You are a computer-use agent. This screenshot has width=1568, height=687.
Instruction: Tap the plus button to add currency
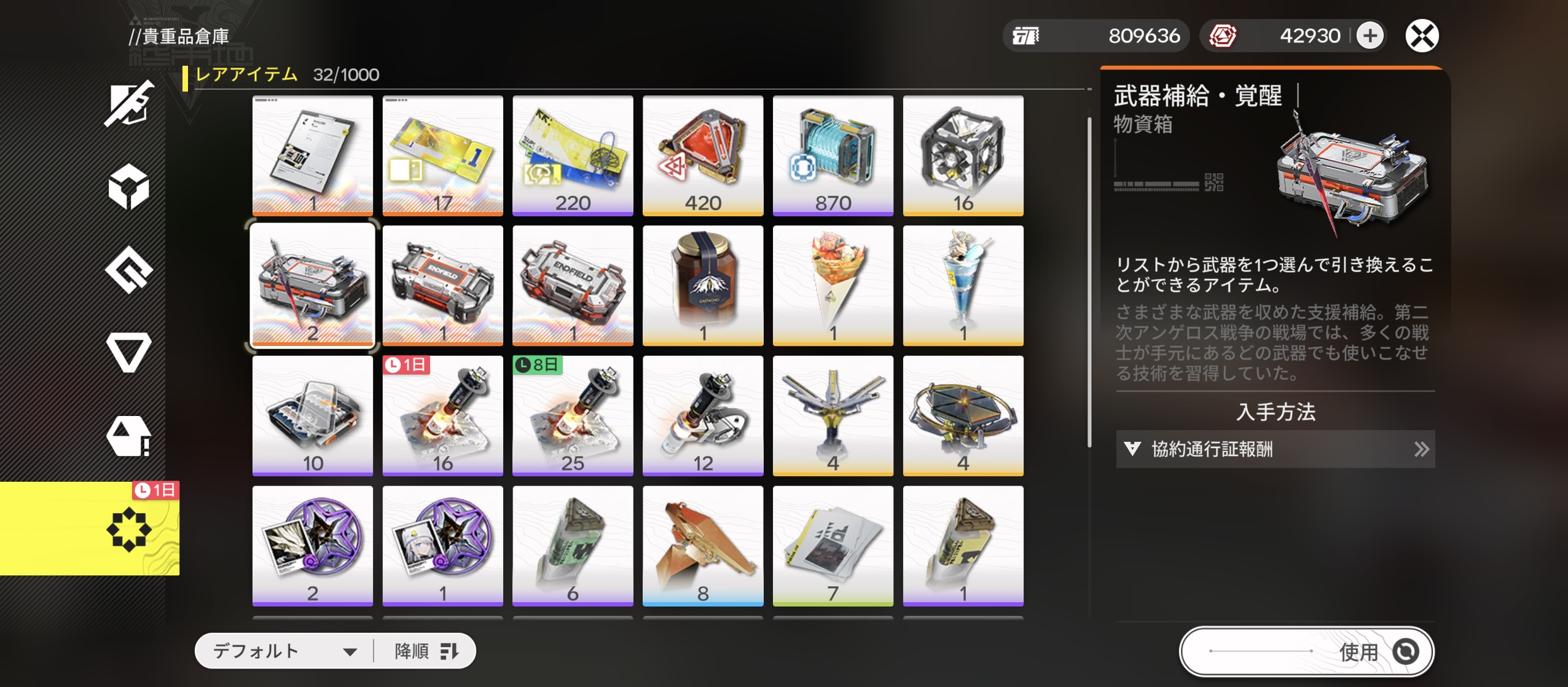[x=1370, y=36]
